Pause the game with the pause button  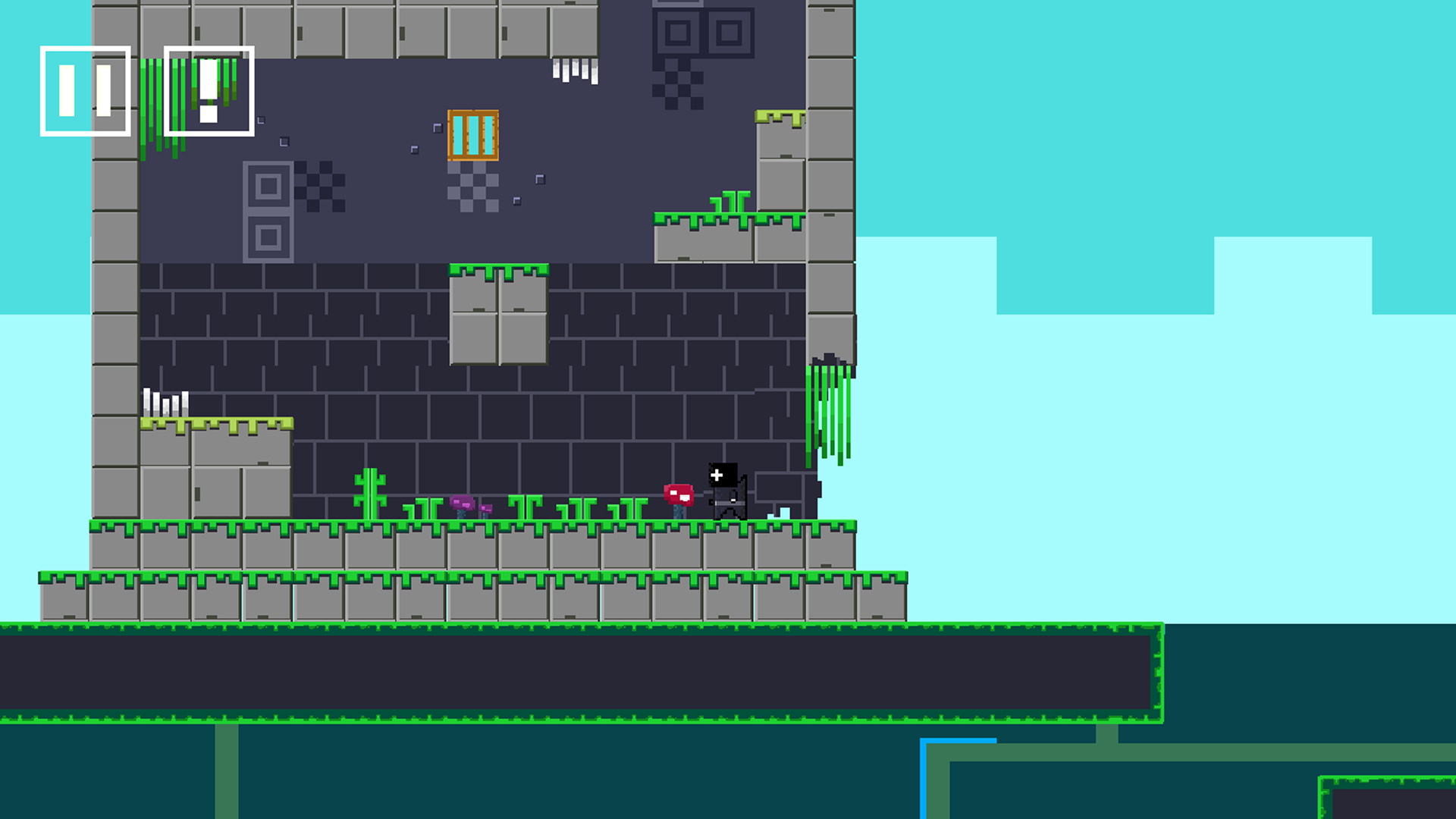click(x=85, y=91)
